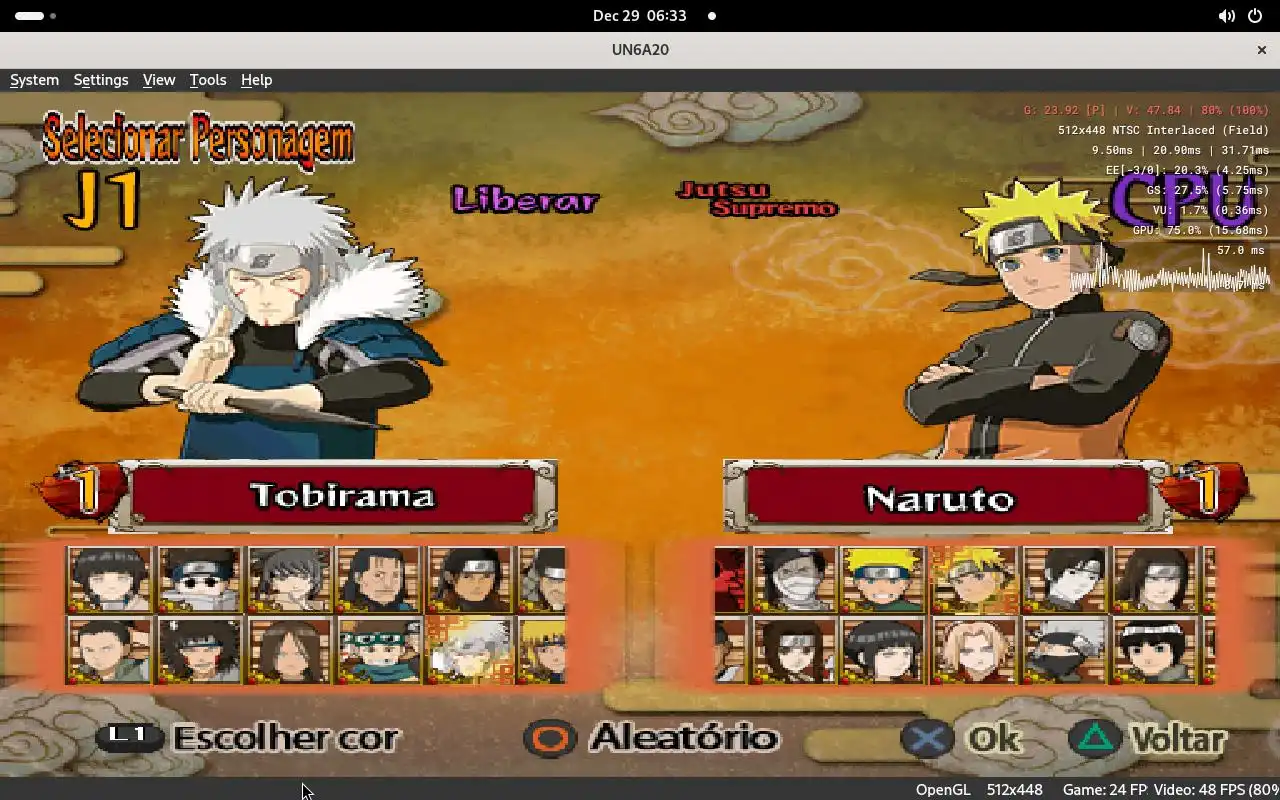
Task: Open the Settings menu
Action: coord(100,80)
